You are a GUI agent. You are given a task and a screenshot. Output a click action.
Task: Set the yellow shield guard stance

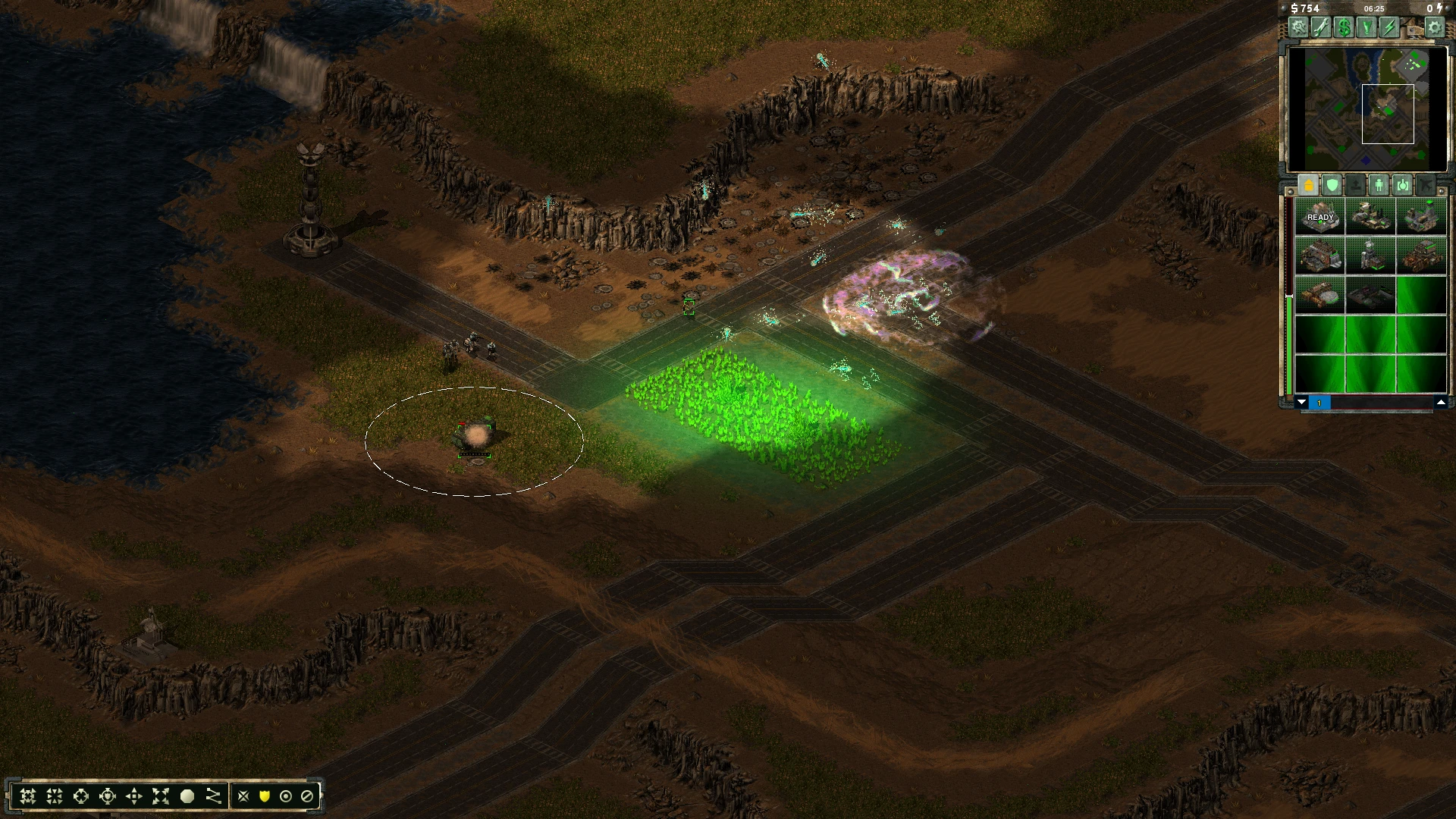pos(265,796)
